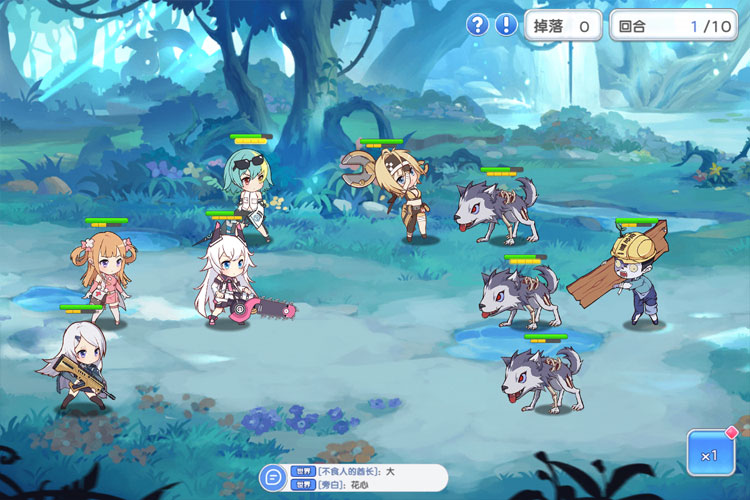Screen dimensions: 750x500
Task: Open the chat bubble icon
Action: click(272, 477)
